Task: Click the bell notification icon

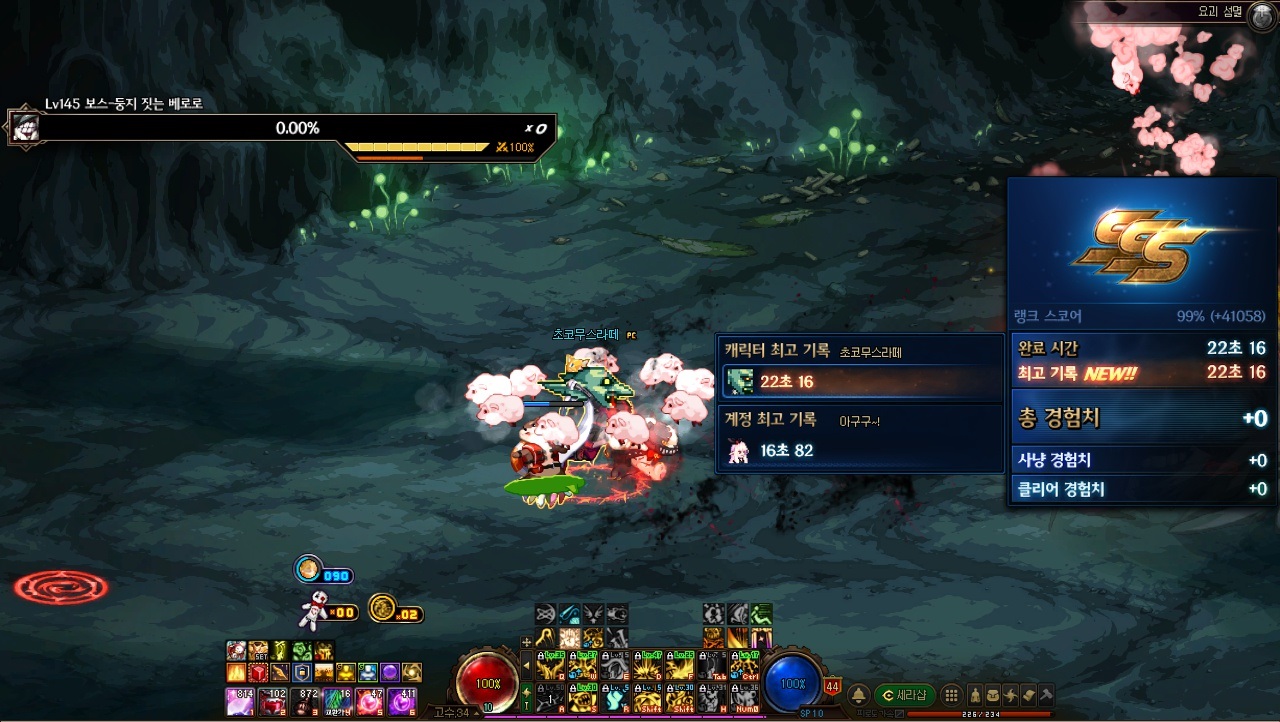Action: tap(858, 695)
